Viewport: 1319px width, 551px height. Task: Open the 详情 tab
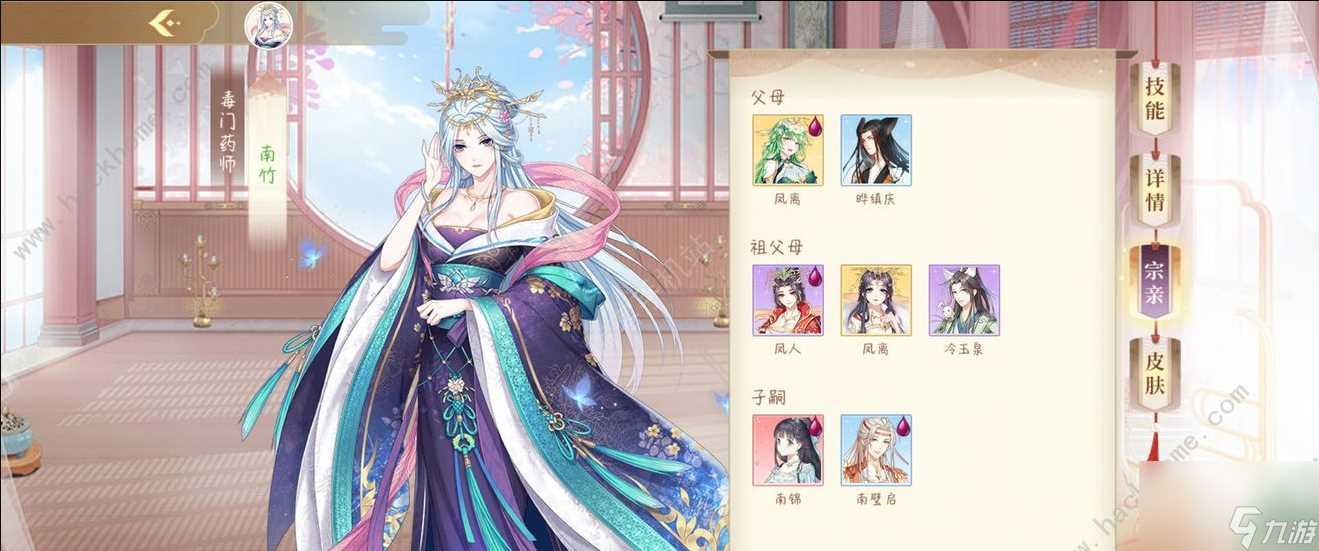click(1154, 189)
